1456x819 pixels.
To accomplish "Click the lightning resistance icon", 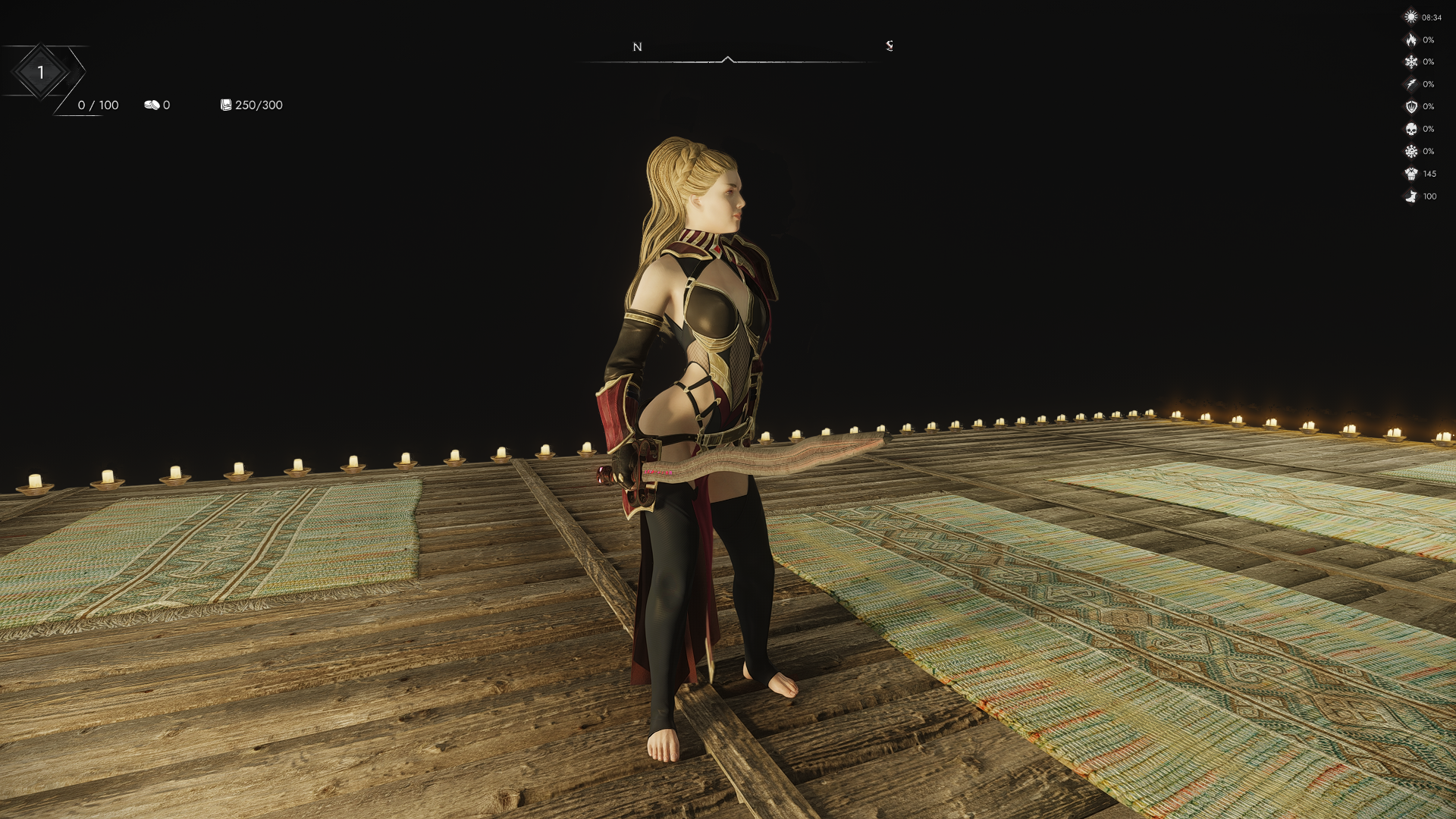I will click(x=1411, y=84).
